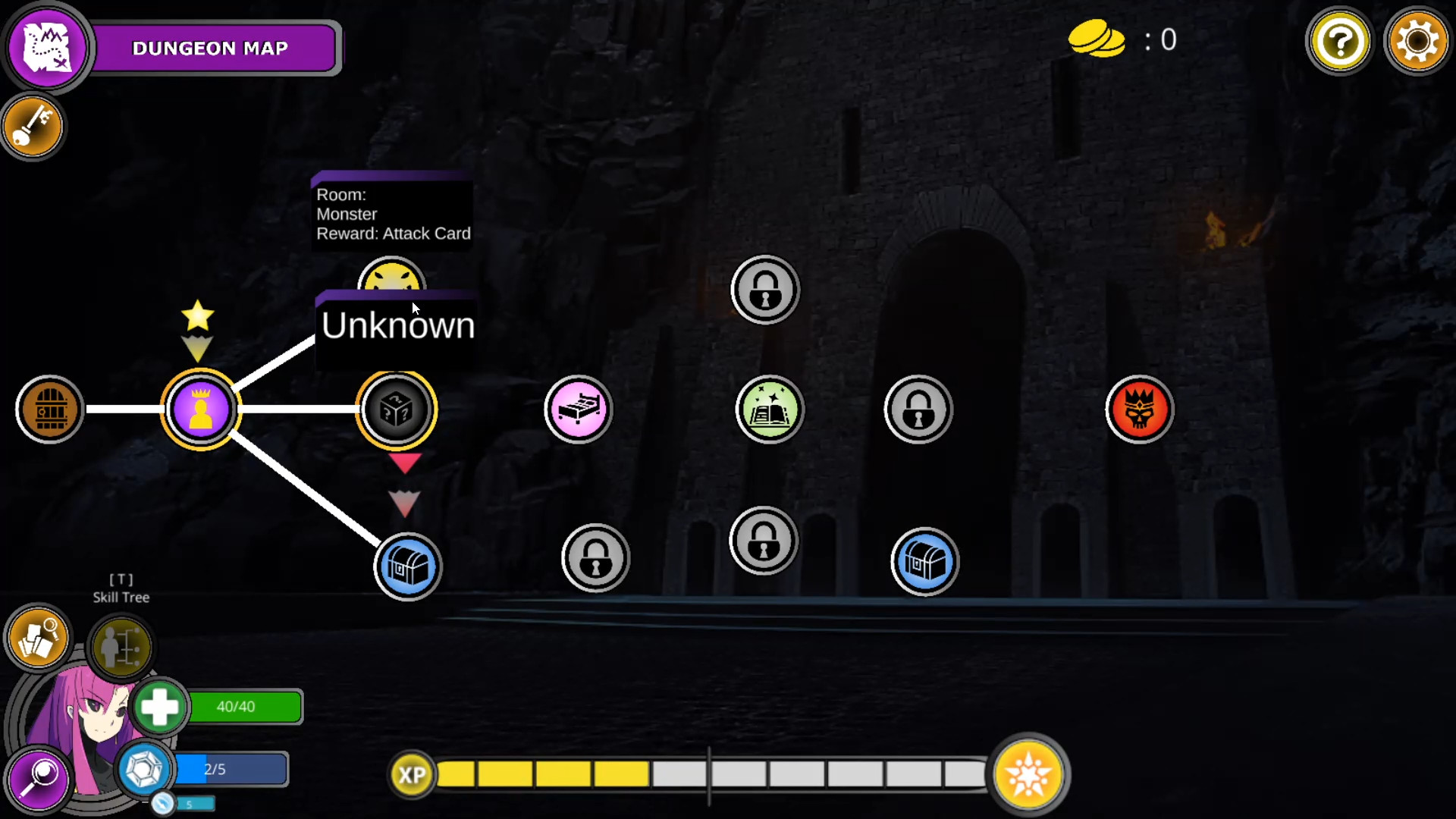Select the crowned player position node
The image size is (1456, 819).
[200, 409]
